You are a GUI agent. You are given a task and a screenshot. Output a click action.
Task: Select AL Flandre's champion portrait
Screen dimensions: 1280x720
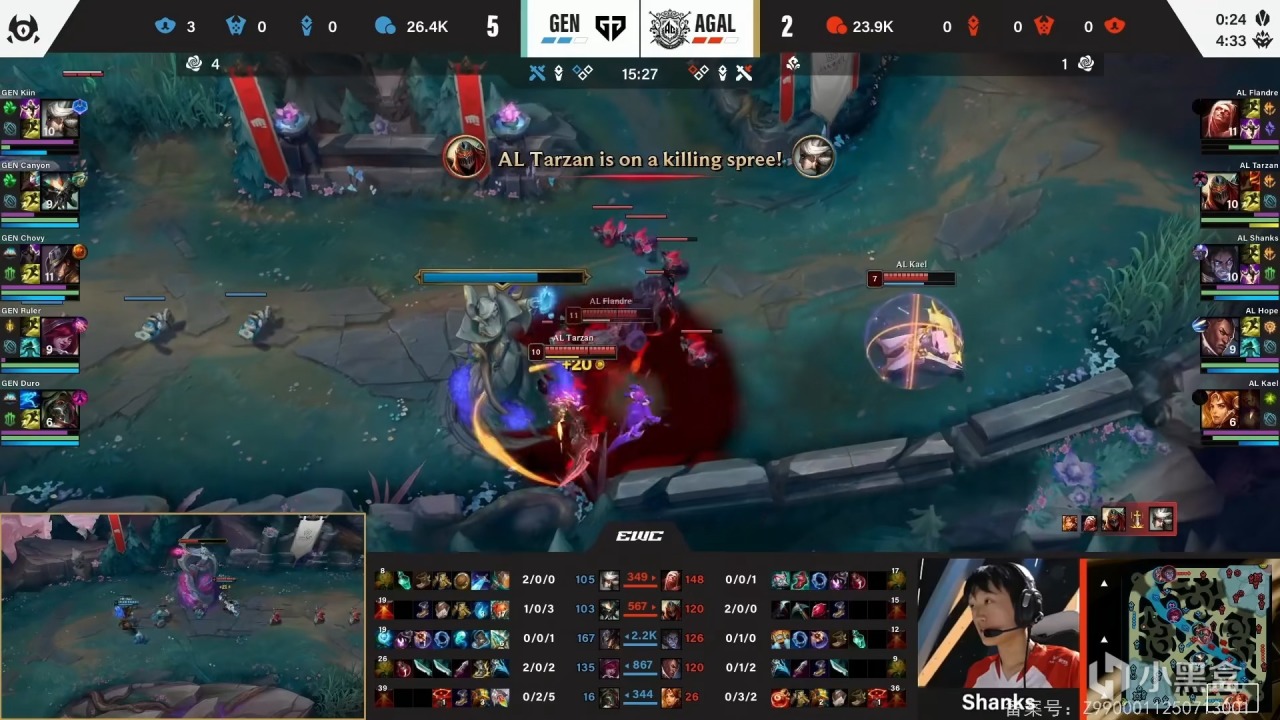pyautogui.click(x=1220, y=119)
